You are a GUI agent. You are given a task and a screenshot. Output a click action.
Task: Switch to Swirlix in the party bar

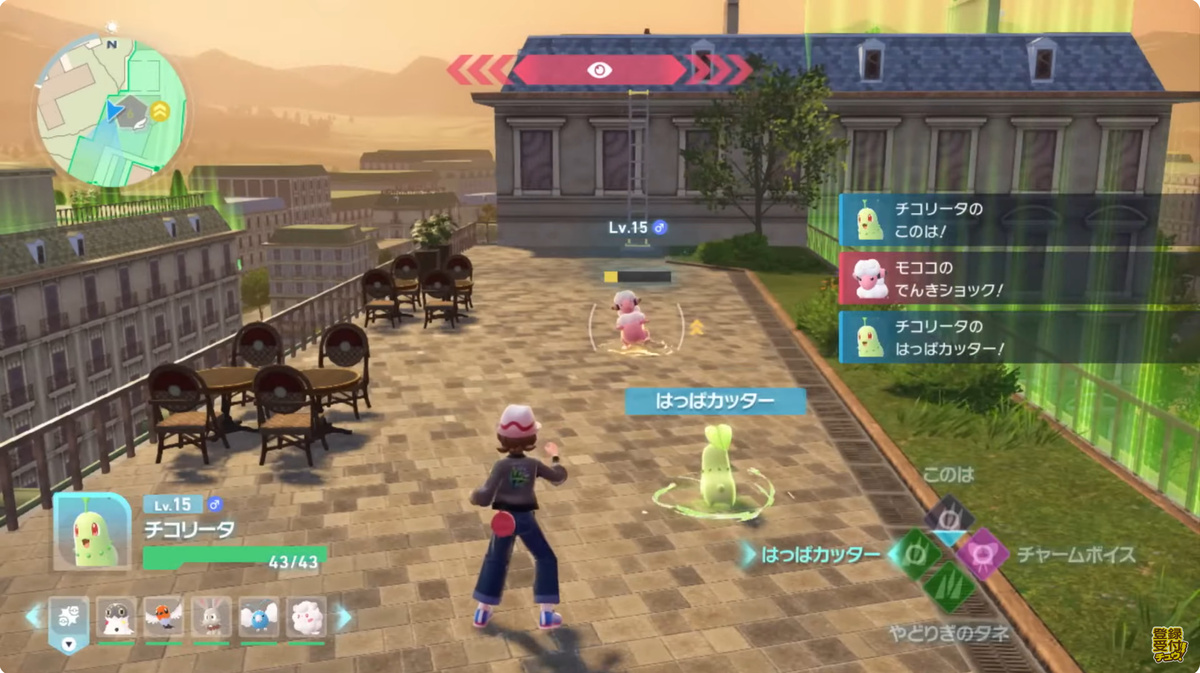(307, 618)
